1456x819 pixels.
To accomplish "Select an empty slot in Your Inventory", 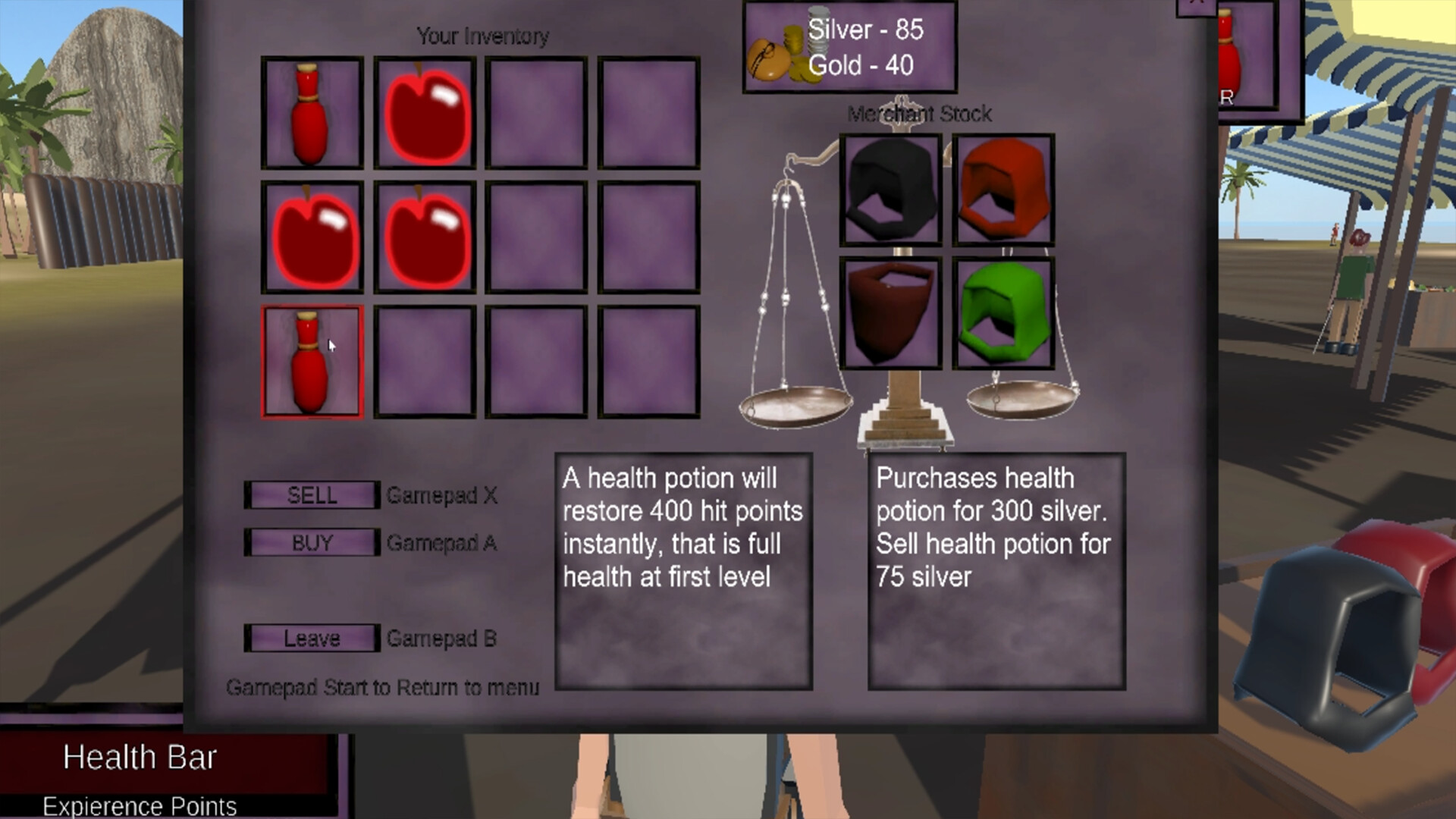I will [x=537, y=114].
